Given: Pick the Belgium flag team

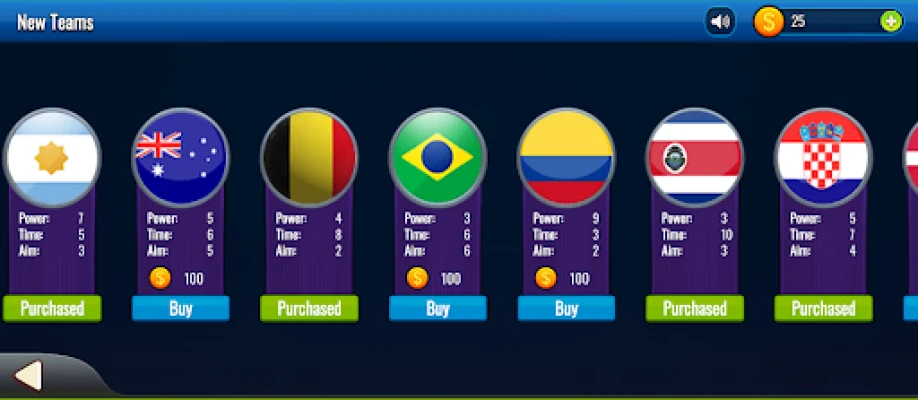Looking at the screenshot, I should [x=309, y=157].
